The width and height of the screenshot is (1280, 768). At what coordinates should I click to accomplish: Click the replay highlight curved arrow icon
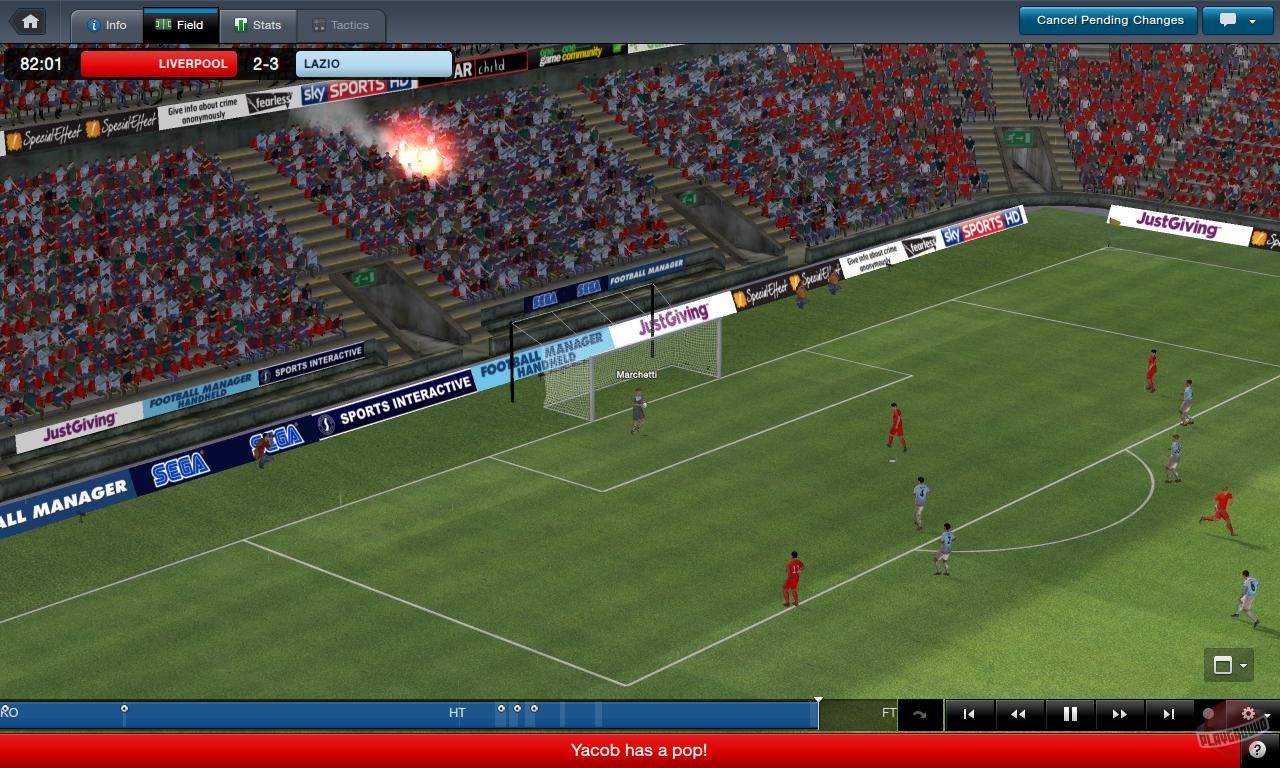point(918,713)
